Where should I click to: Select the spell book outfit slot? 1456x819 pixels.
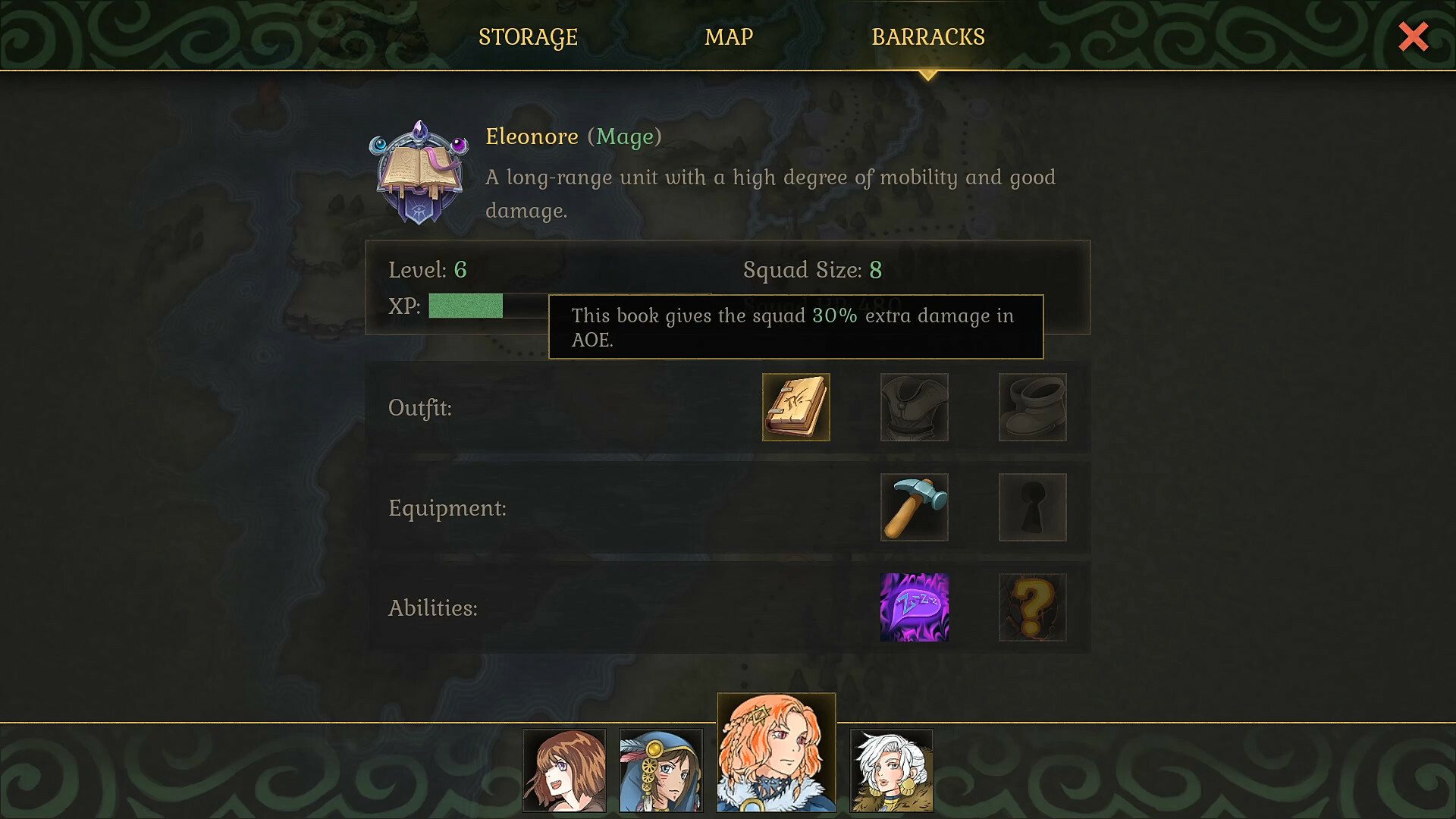pyautogui.click(x=795, y=407)
